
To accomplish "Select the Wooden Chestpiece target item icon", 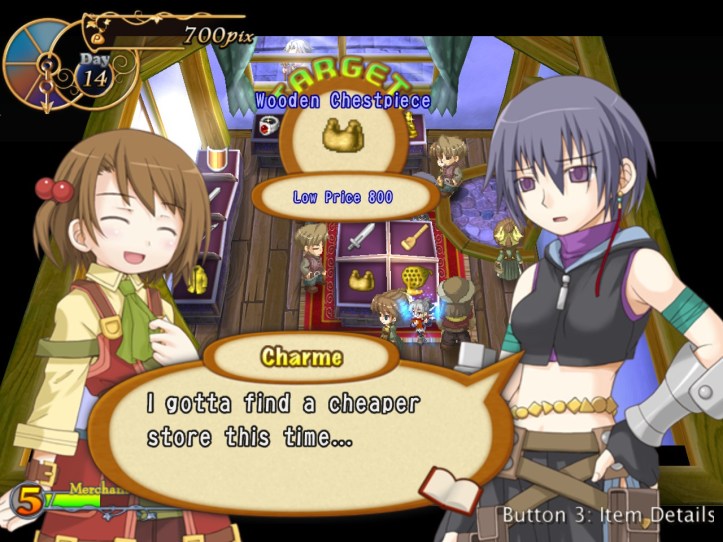I will (x=342, y=136).
